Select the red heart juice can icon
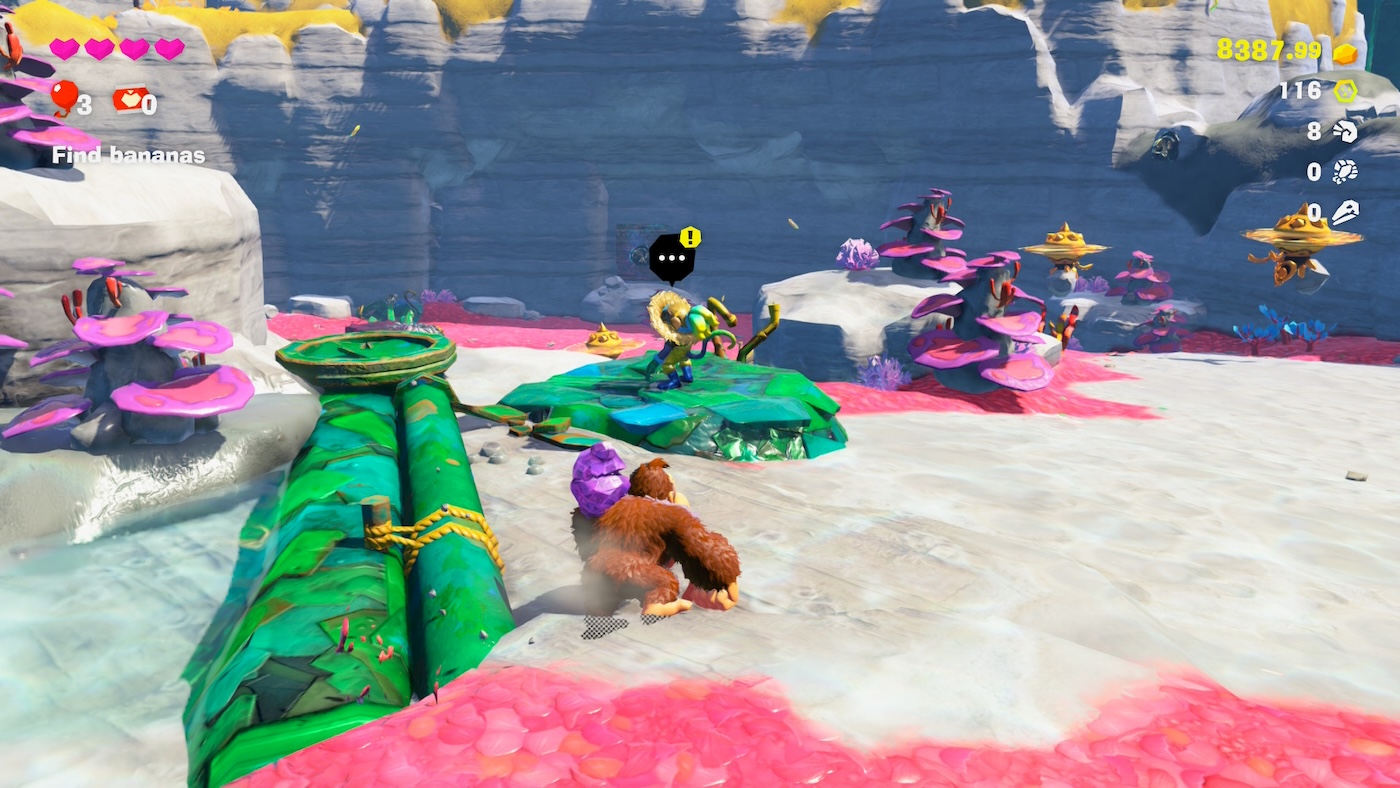 (x=129, y=99)
